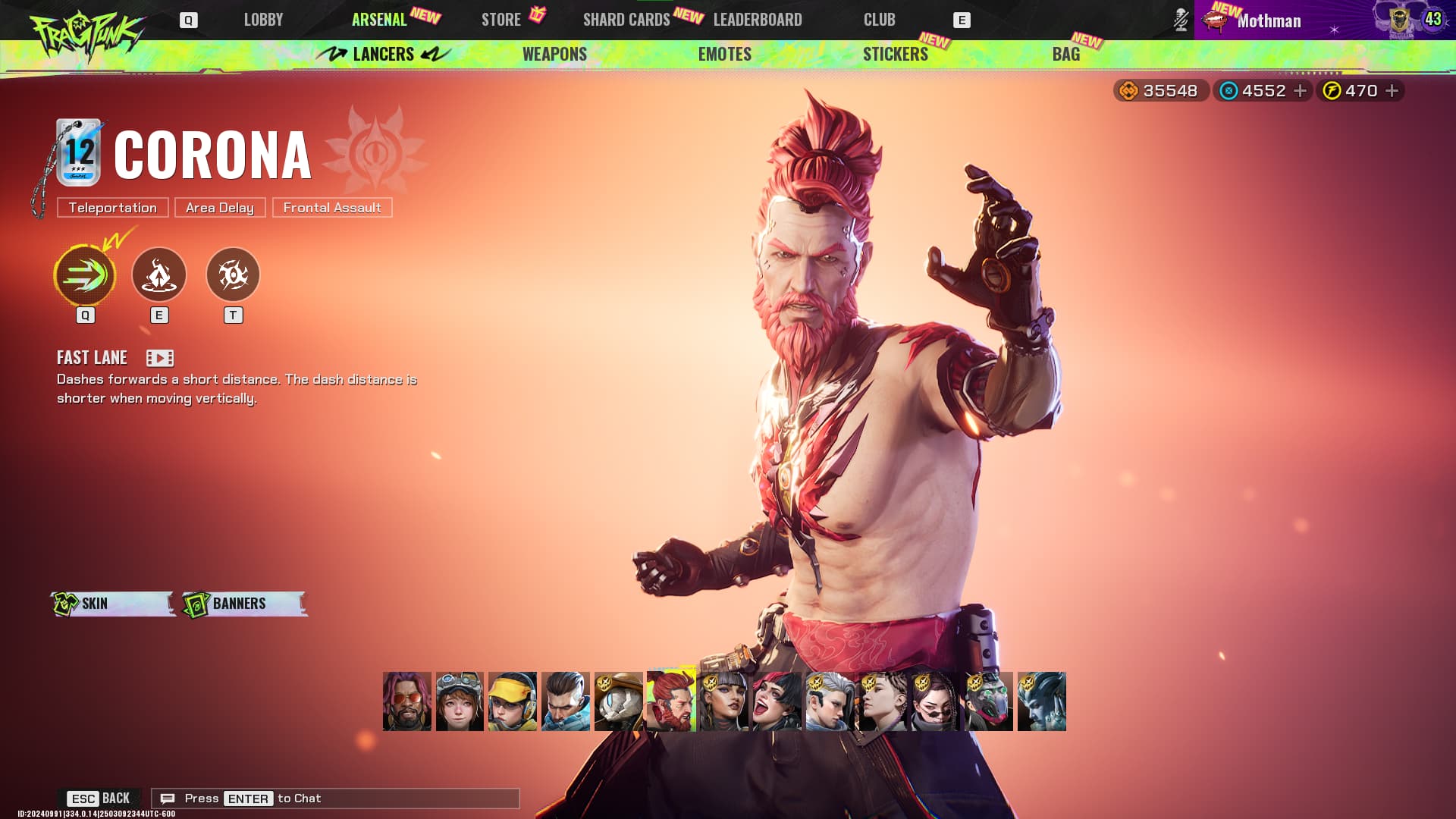View the Leaderboard
The width and height of the screenshot is (1456, 819).
point(757,20)
